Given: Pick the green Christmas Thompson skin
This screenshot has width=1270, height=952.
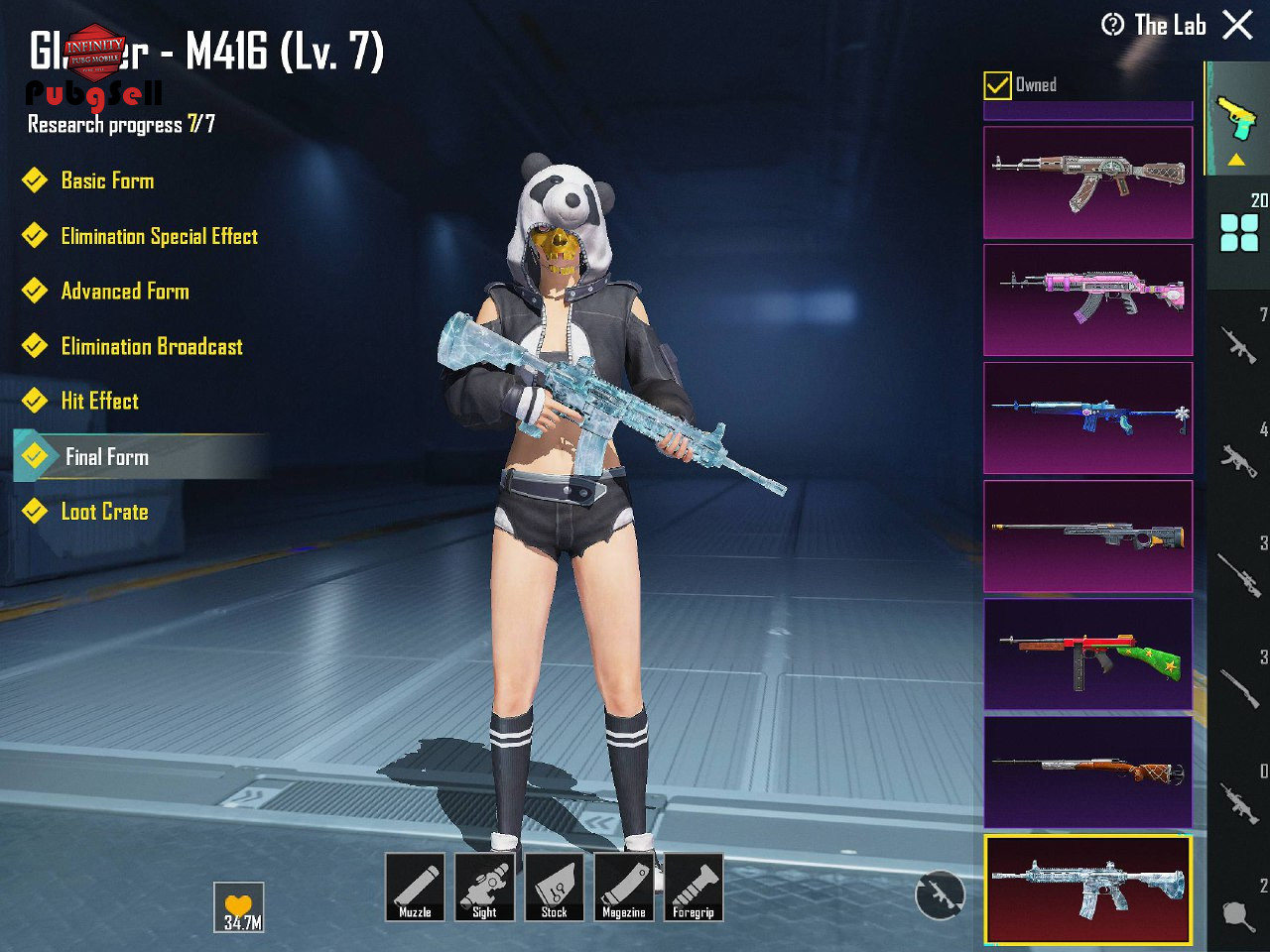Looking at the screenshot, I should pyautogui.click(x=1087, y=654).
